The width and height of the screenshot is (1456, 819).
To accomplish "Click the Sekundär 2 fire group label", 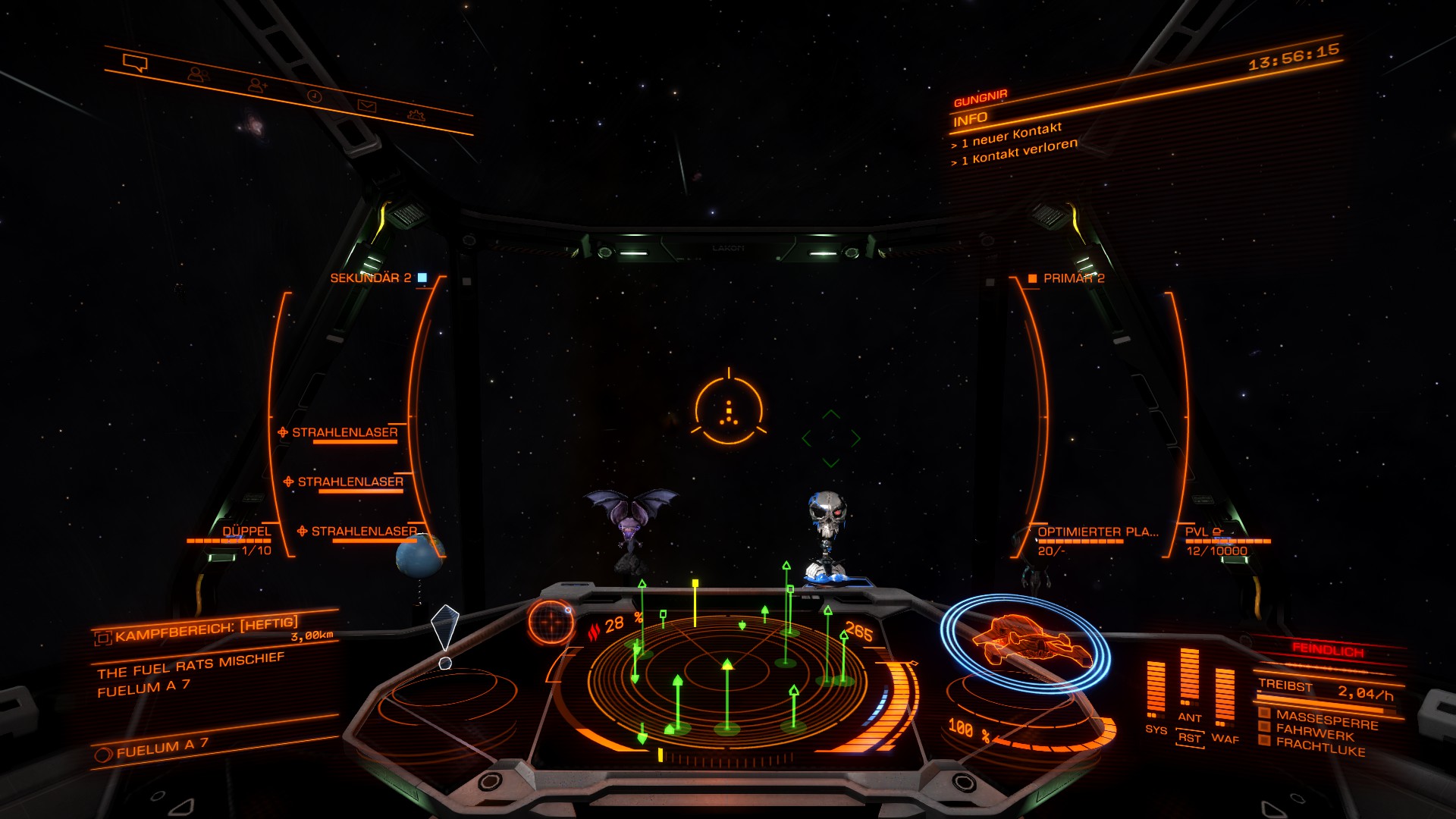I will [371, 278].
